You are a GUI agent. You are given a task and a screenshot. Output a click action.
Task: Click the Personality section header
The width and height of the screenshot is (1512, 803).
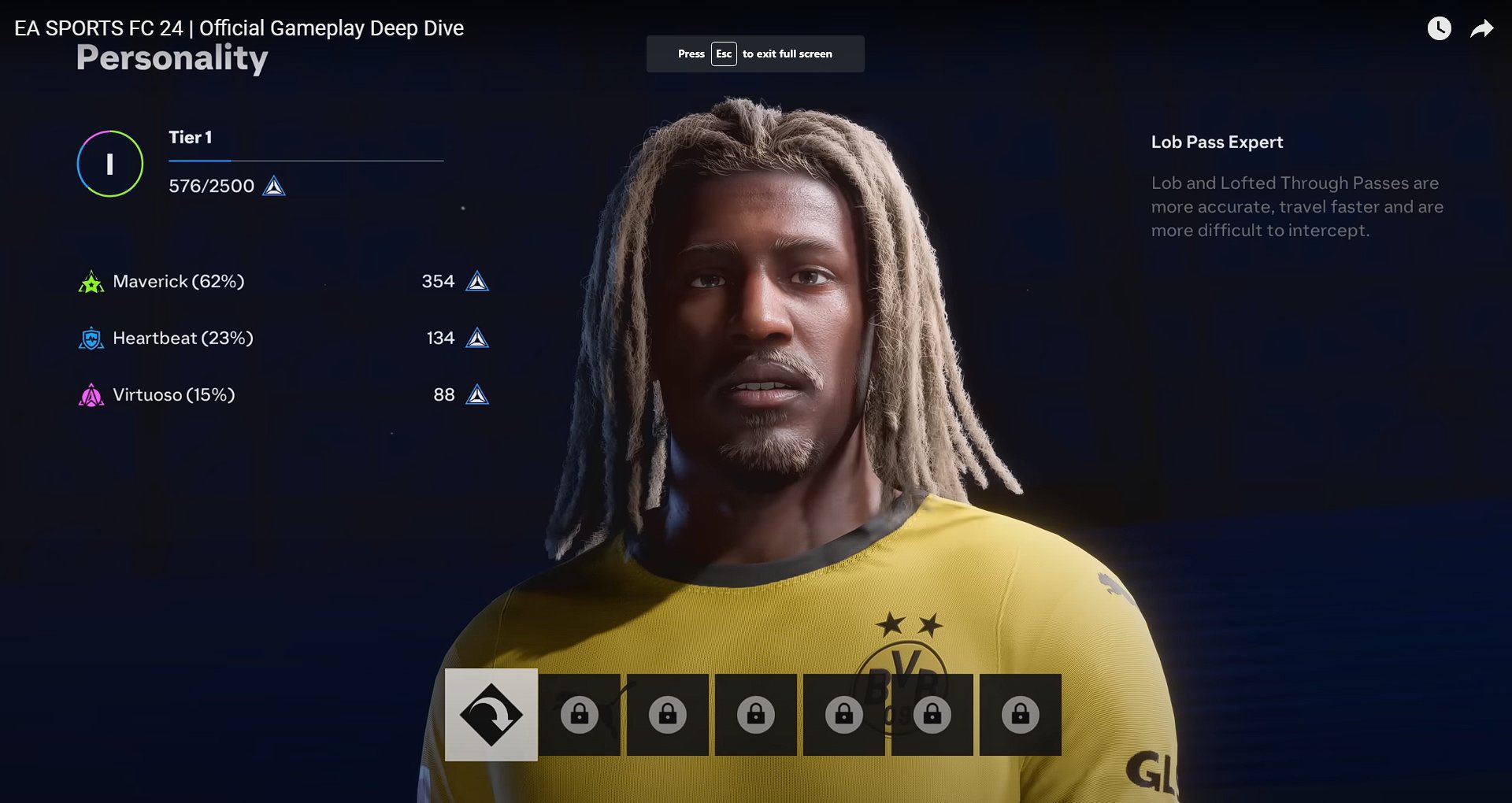click(171, 56)
